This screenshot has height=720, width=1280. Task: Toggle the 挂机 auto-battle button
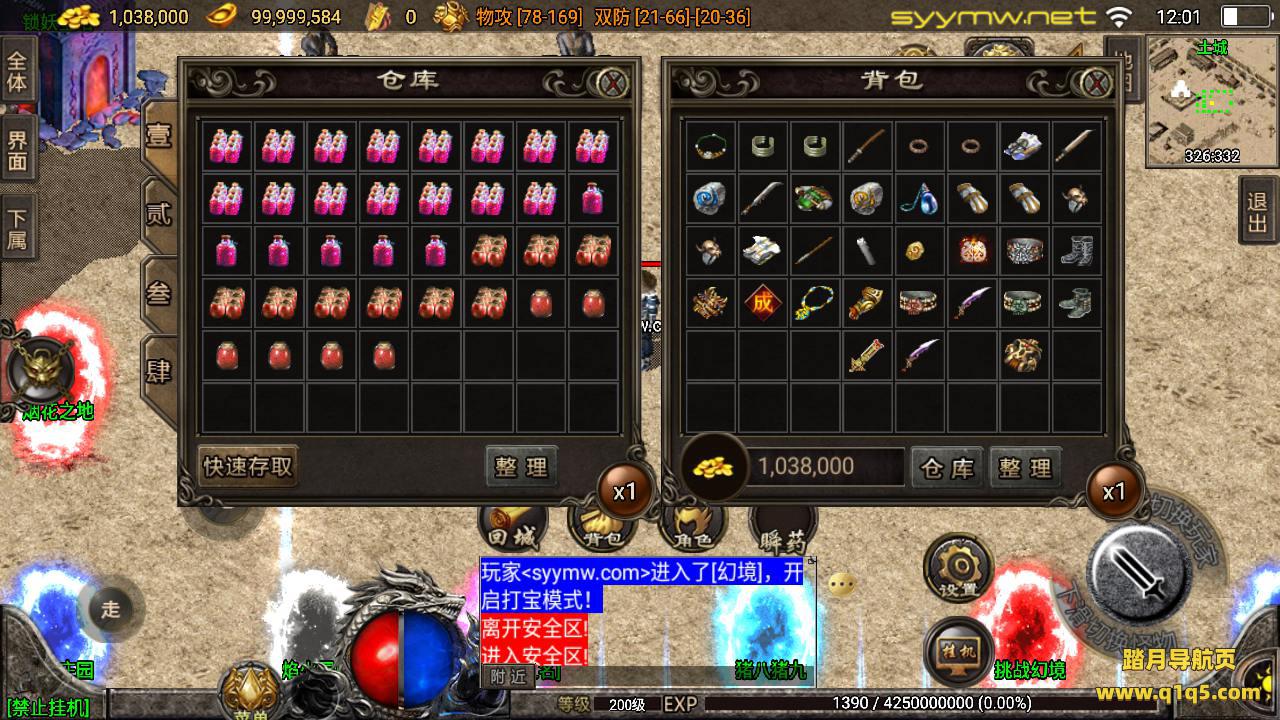click(x=958, y=650)
